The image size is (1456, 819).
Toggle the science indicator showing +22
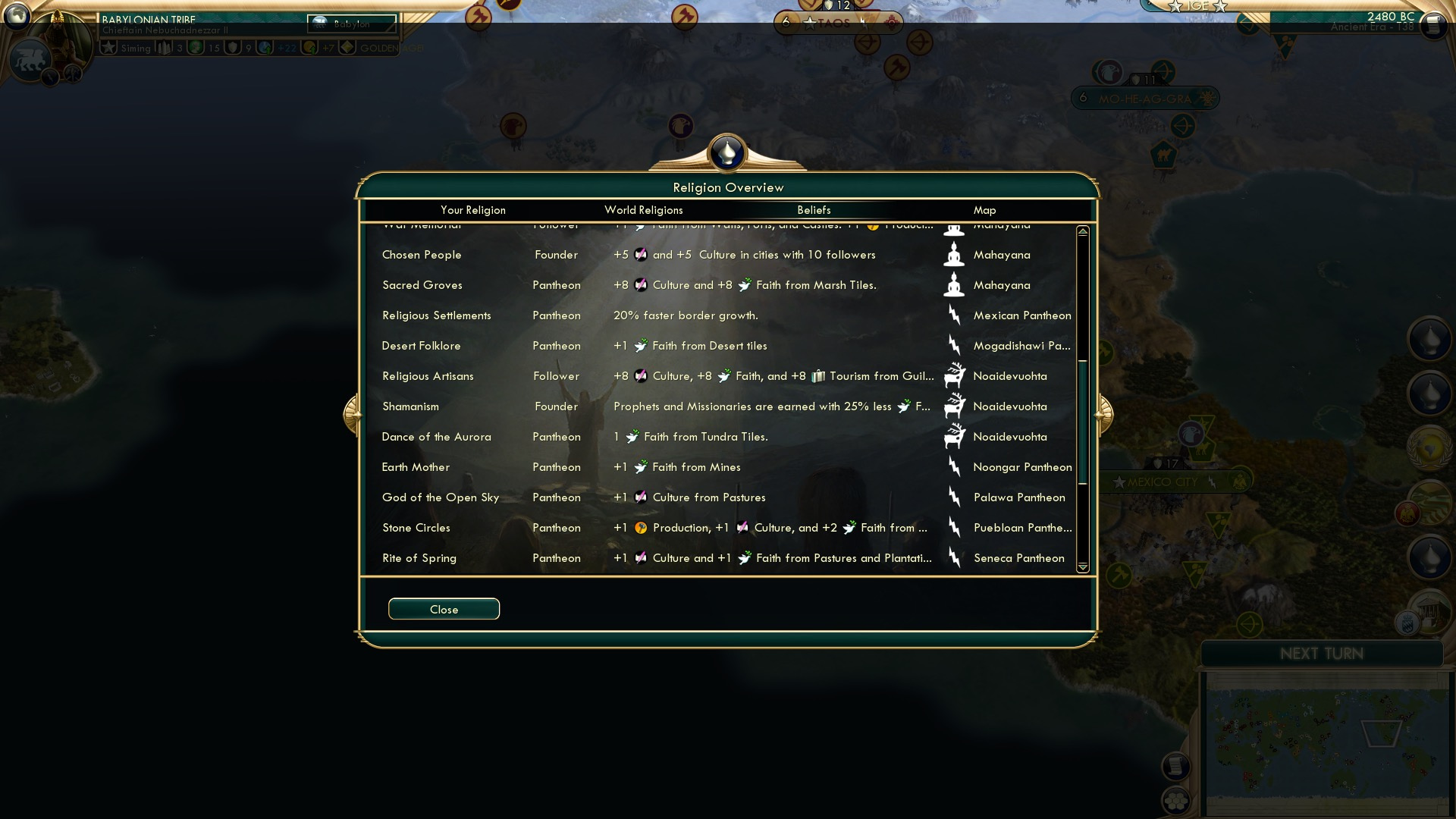coord(267,47)
